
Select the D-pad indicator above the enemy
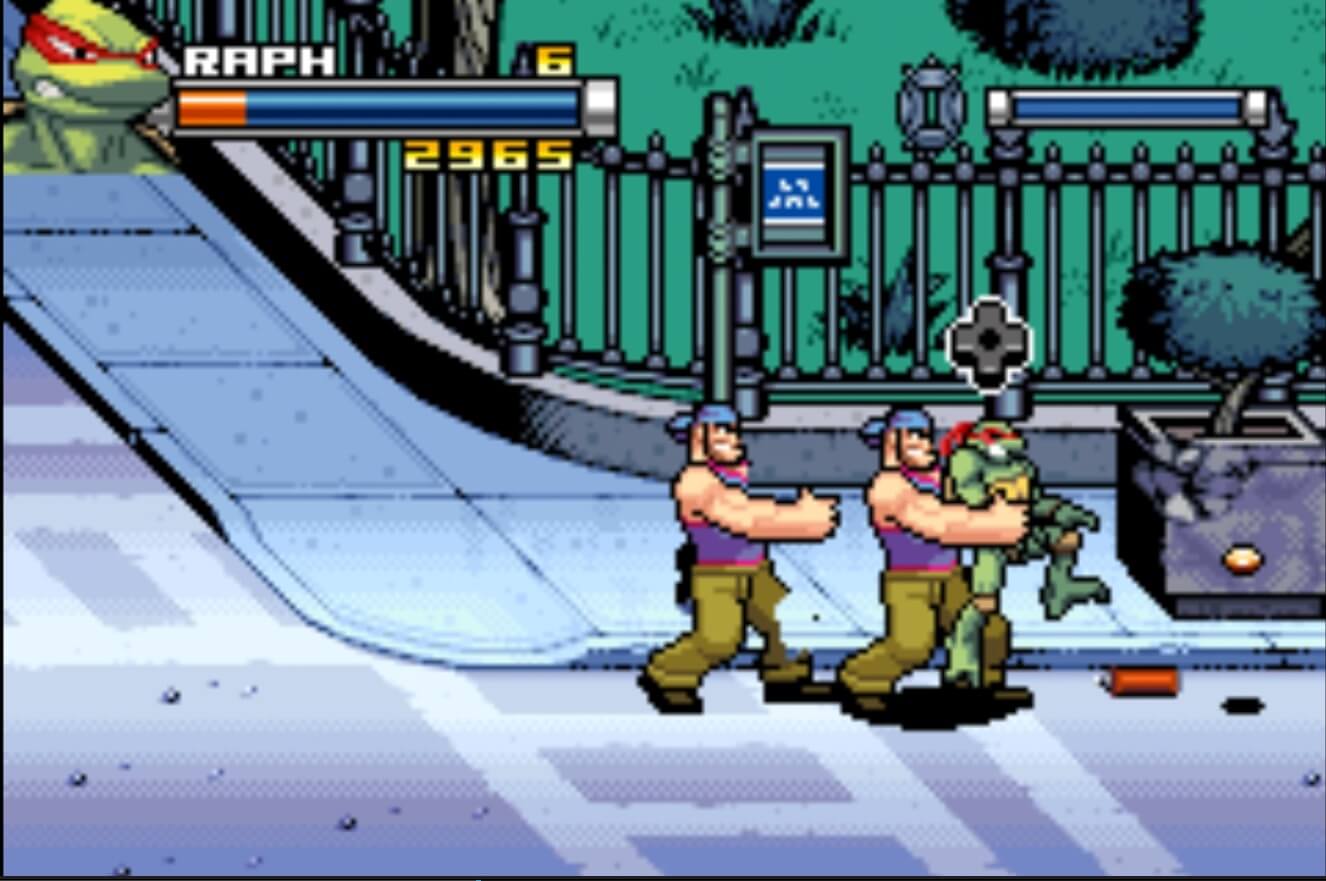coord(988,339)
